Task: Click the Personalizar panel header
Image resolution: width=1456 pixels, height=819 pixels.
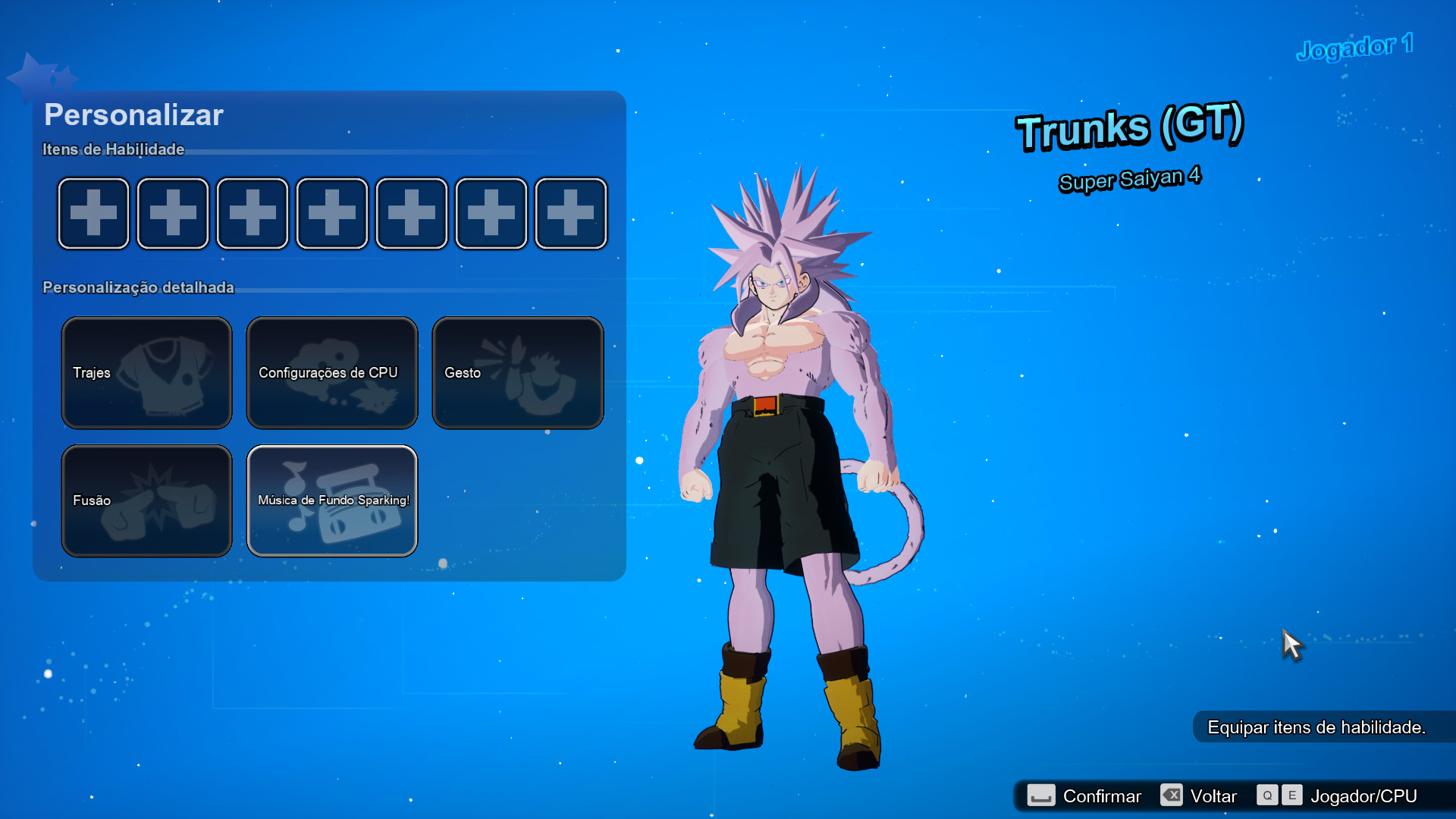Action: [x=133, y=115]
